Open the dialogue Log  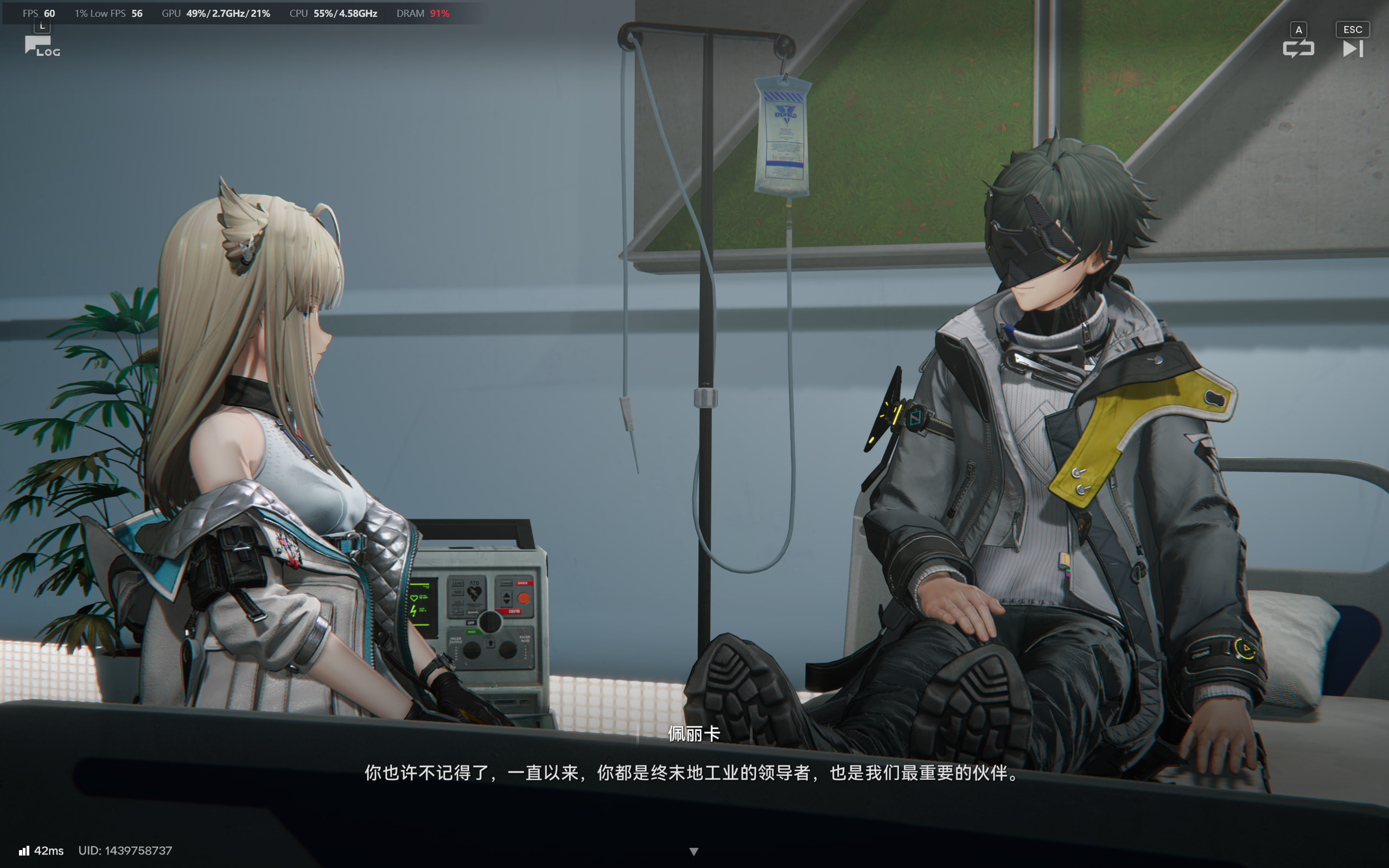click(x=41, y=46)
